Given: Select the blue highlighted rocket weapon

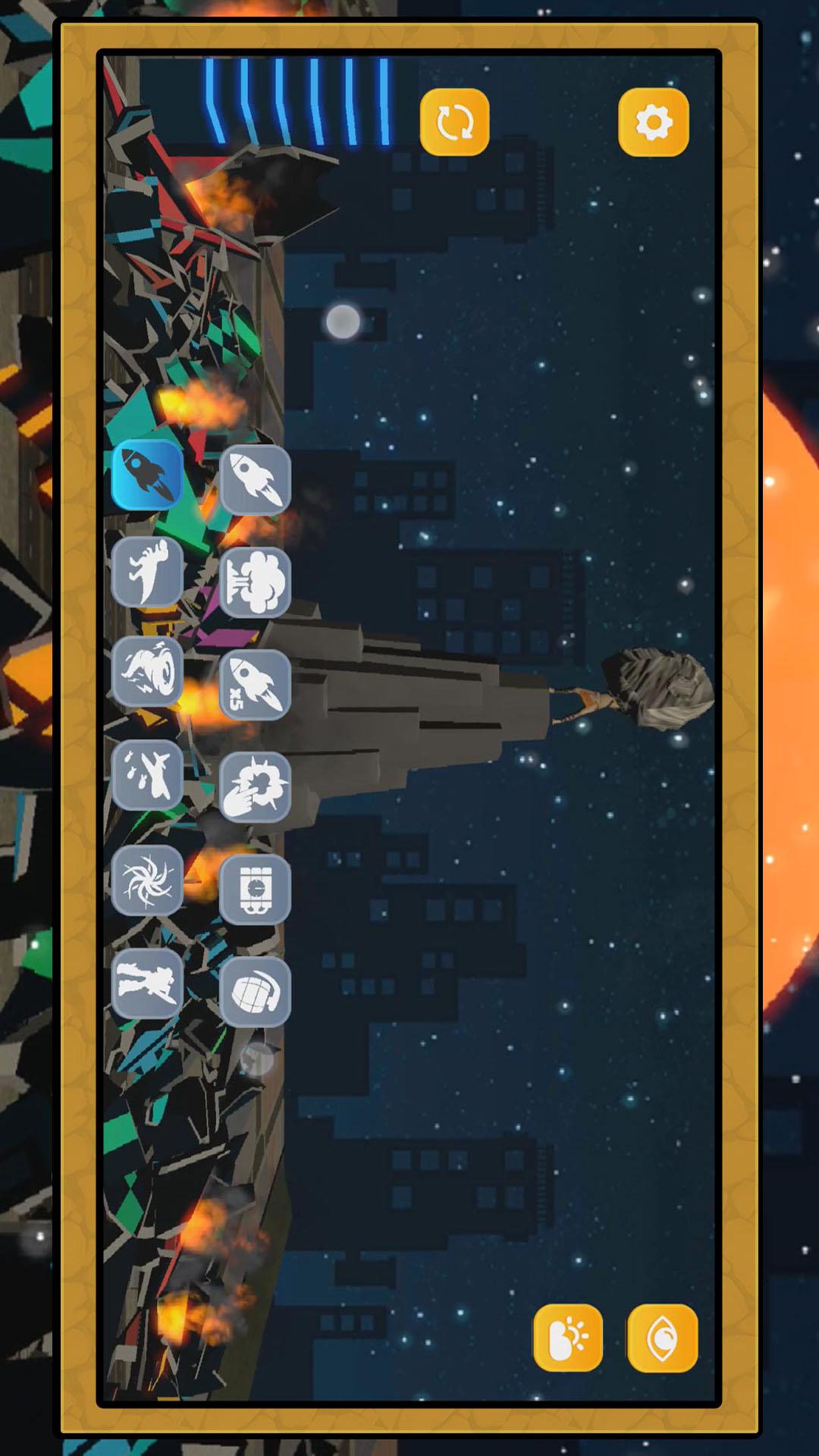Looking at the screenshot, I should point(148,475).
